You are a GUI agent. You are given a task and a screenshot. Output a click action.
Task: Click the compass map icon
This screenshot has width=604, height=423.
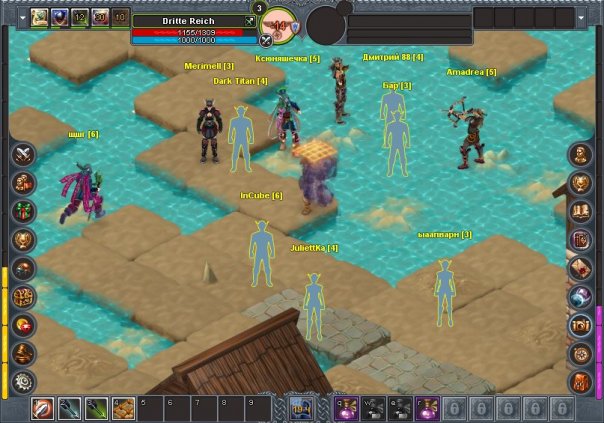(x=581, y=353)
